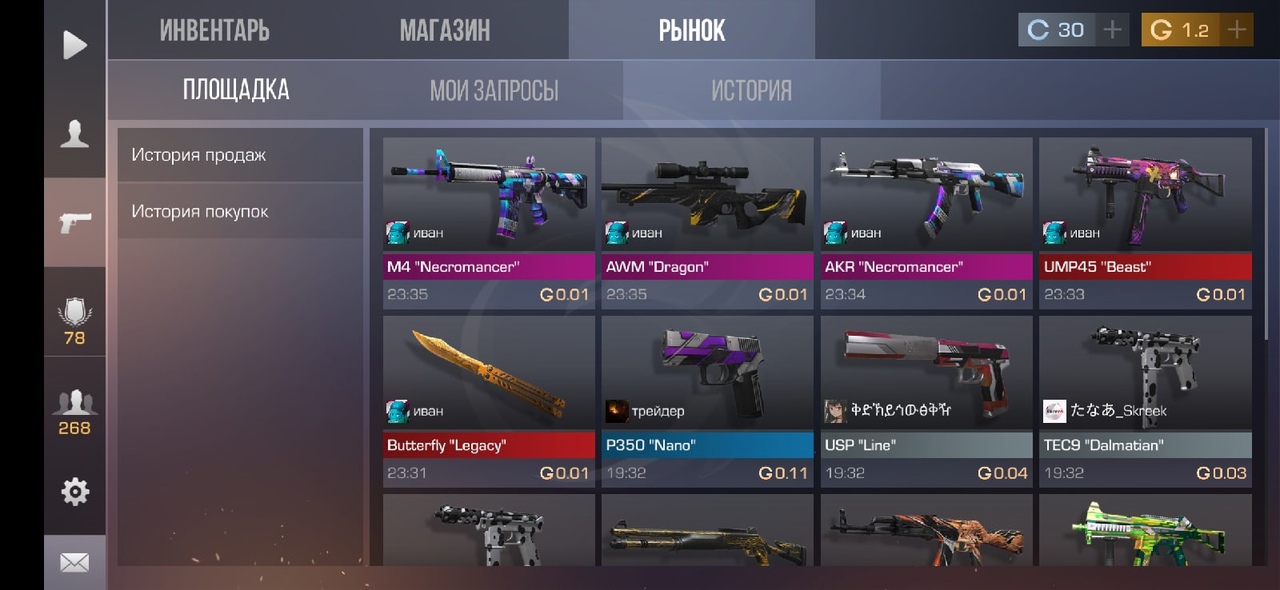The image size is (1280, 590).
Task: Open the МАГАЗИН tab
Action: tap(445, 30)
